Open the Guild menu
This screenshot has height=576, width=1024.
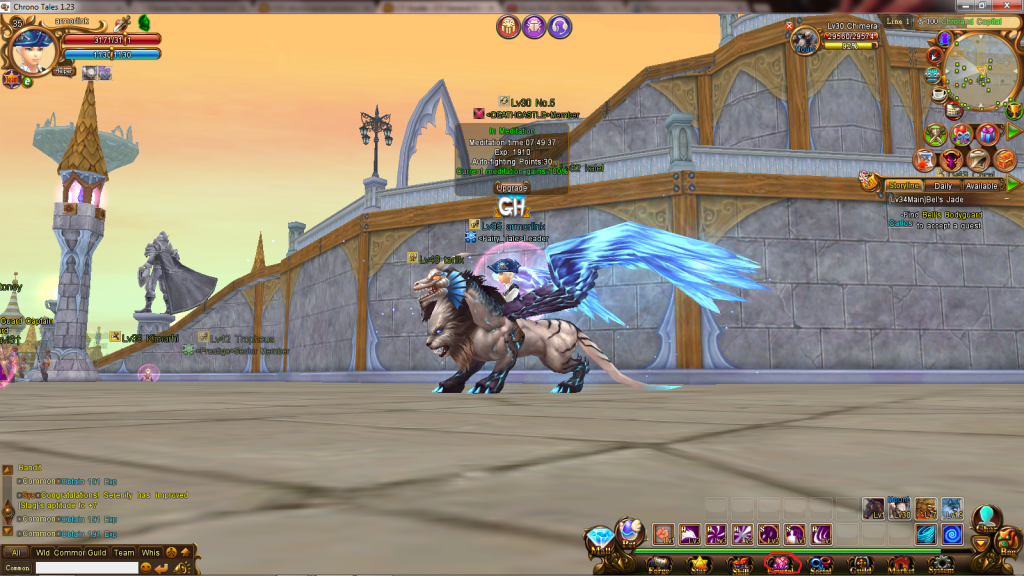coord(862,564)
